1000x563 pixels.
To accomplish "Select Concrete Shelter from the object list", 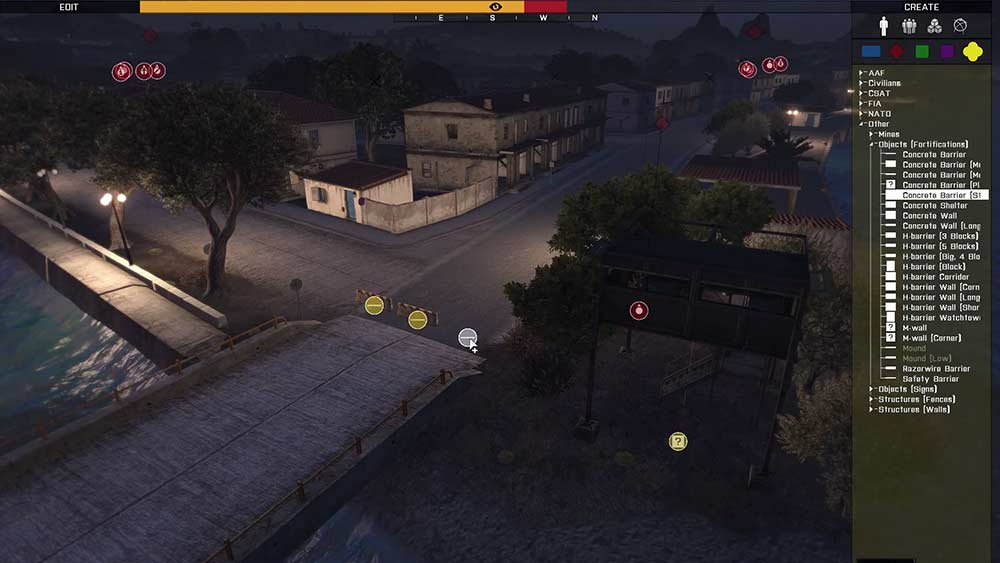I will click(x=935, y=205).
